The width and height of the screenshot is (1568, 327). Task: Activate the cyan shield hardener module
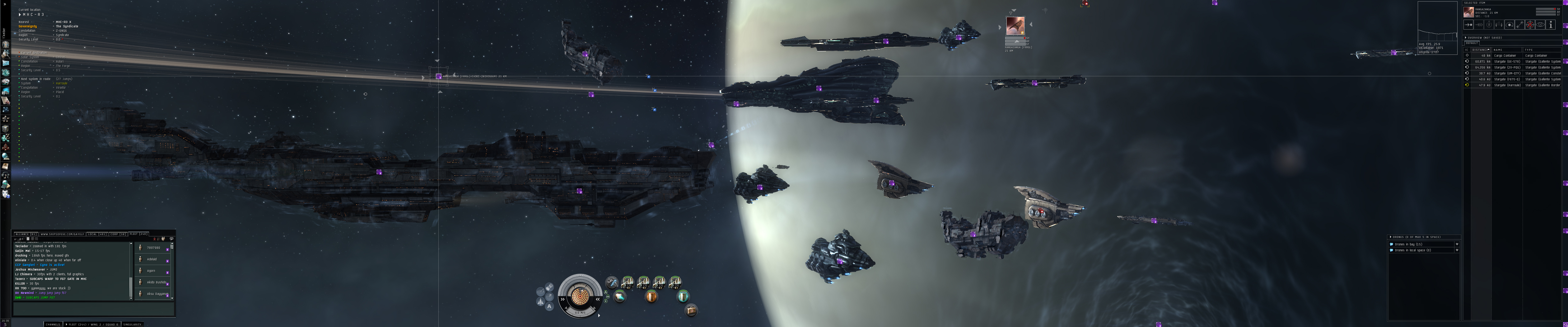[683, 296]
